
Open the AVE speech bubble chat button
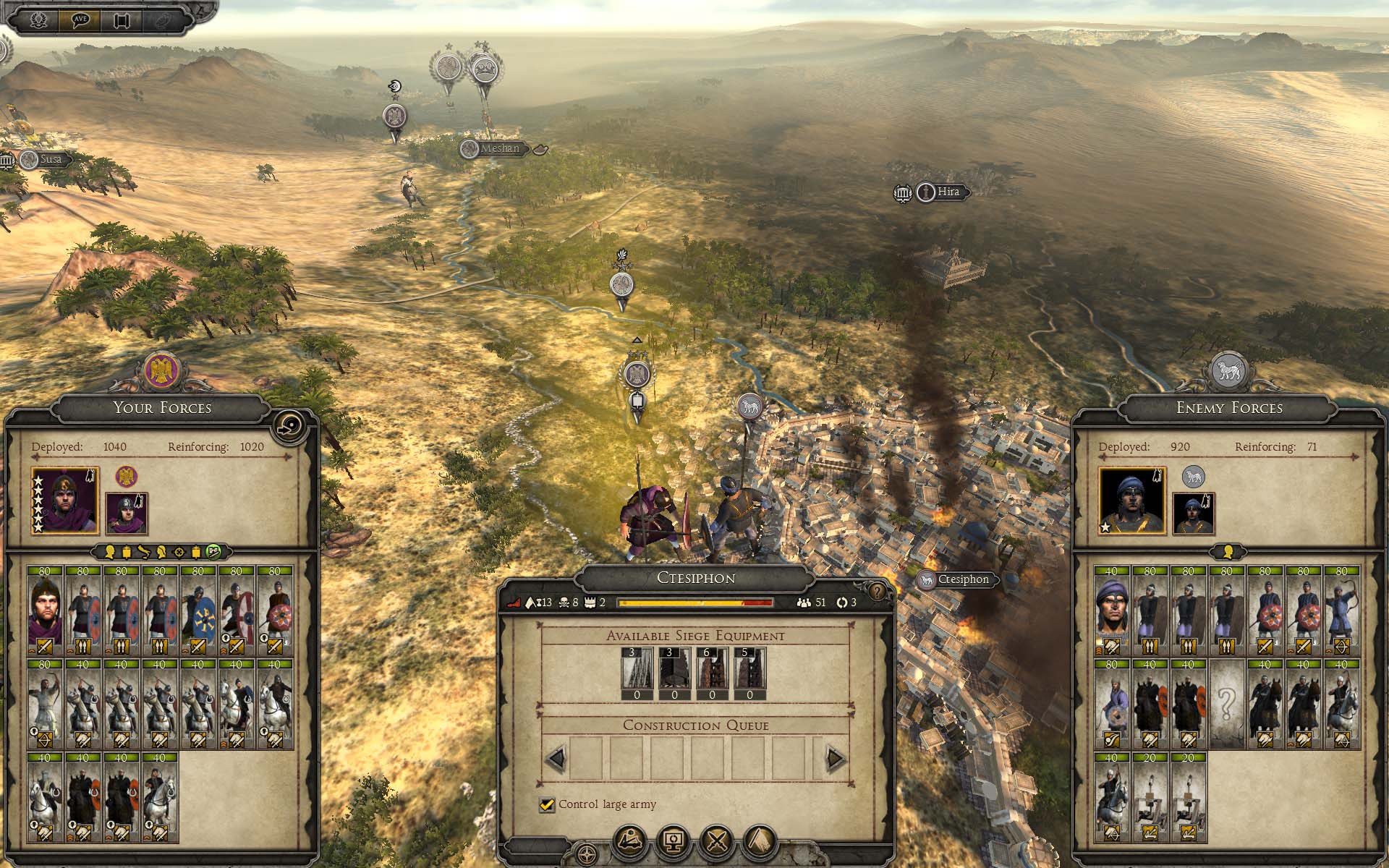click(x=80, y=20)
